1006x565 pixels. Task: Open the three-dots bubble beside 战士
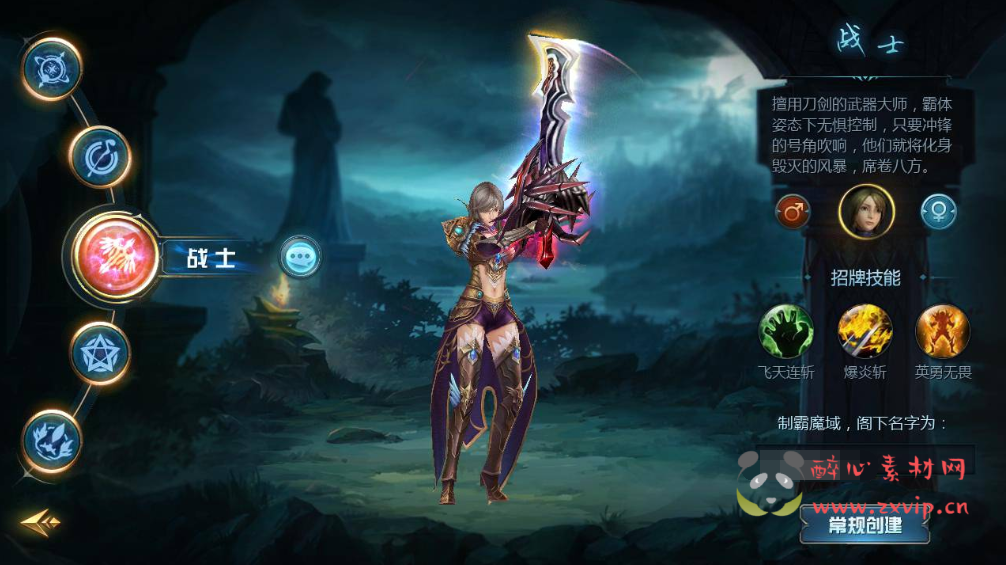(x=300, y=257)
